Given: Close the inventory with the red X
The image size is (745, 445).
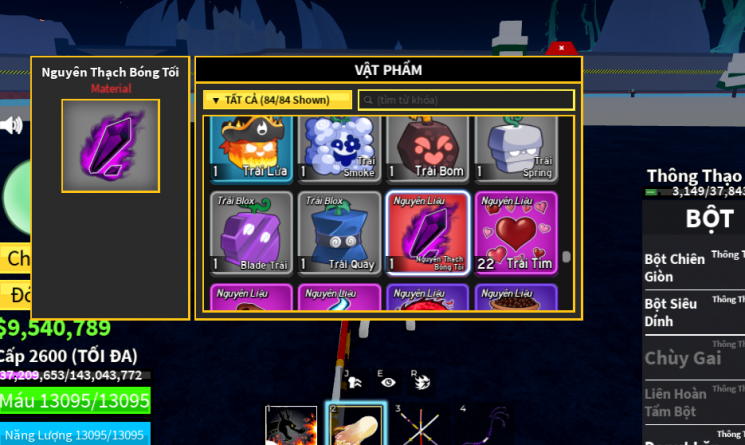Looking at the screenshot, I should (x=562, y=48).
